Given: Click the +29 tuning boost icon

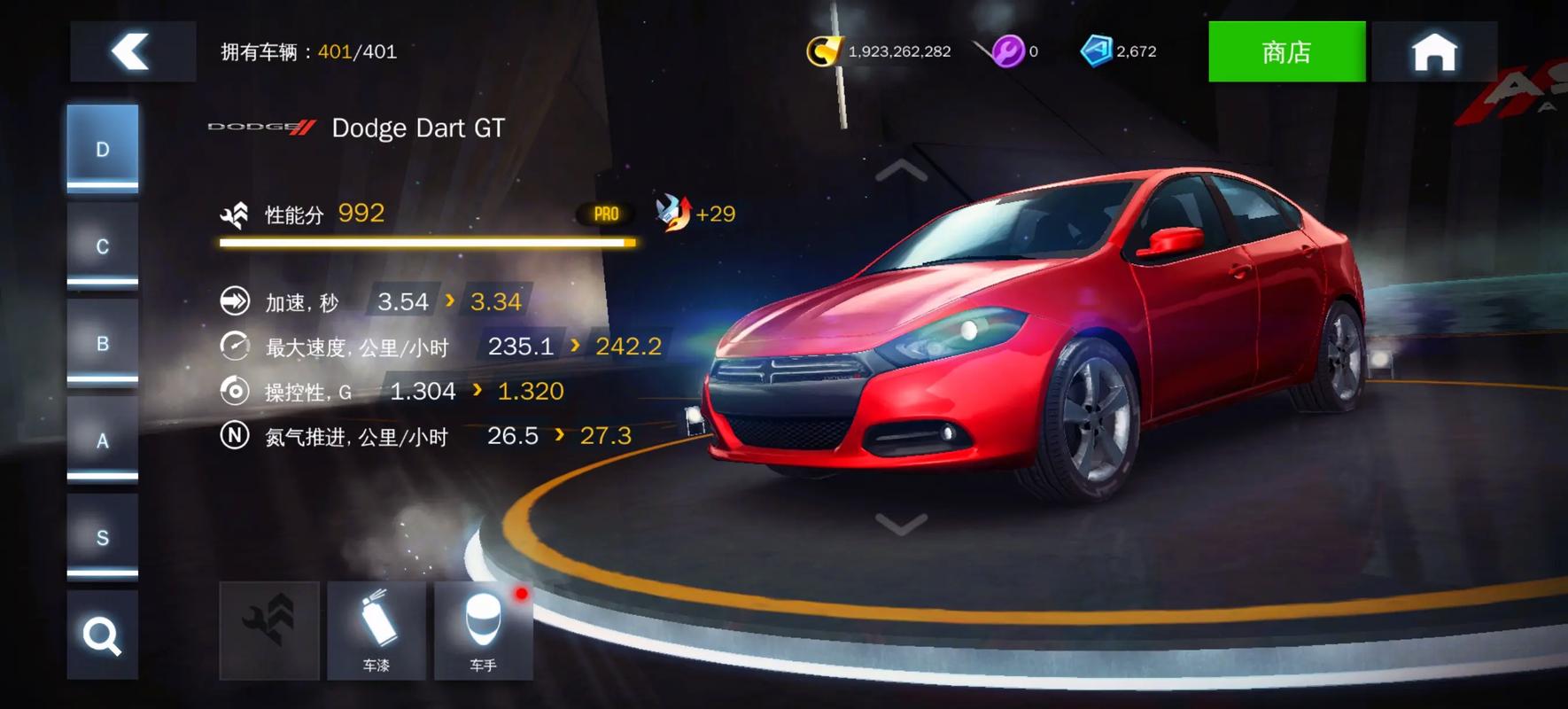Looking at the screenshot, I should pyautogui.click(x=673, y=214).
